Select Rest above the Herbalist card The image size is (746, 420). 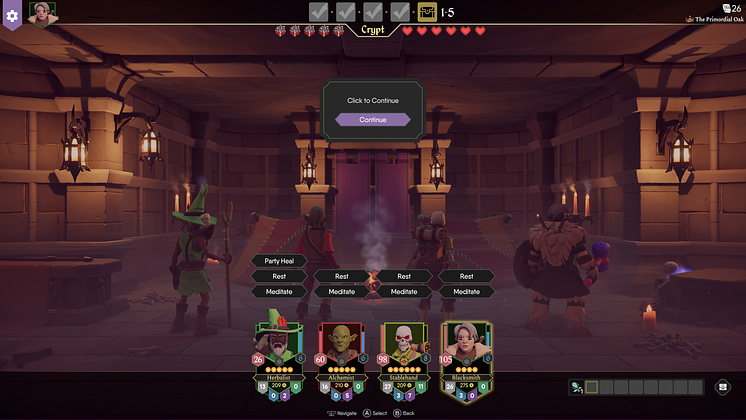pyautogui.click(x=279, y=276)
